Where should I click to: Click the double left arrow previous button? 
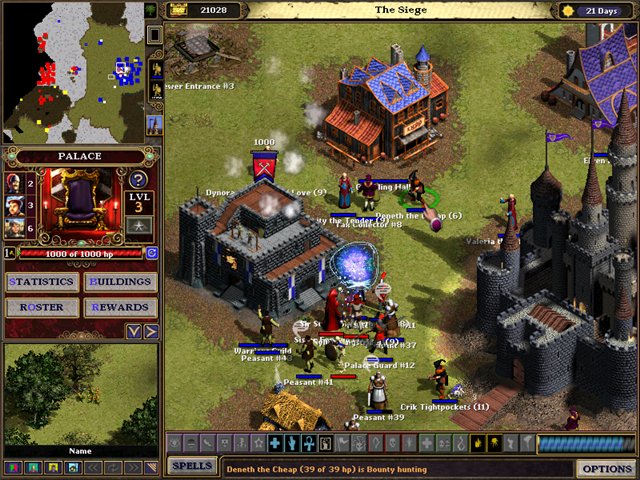click(90, 467)
